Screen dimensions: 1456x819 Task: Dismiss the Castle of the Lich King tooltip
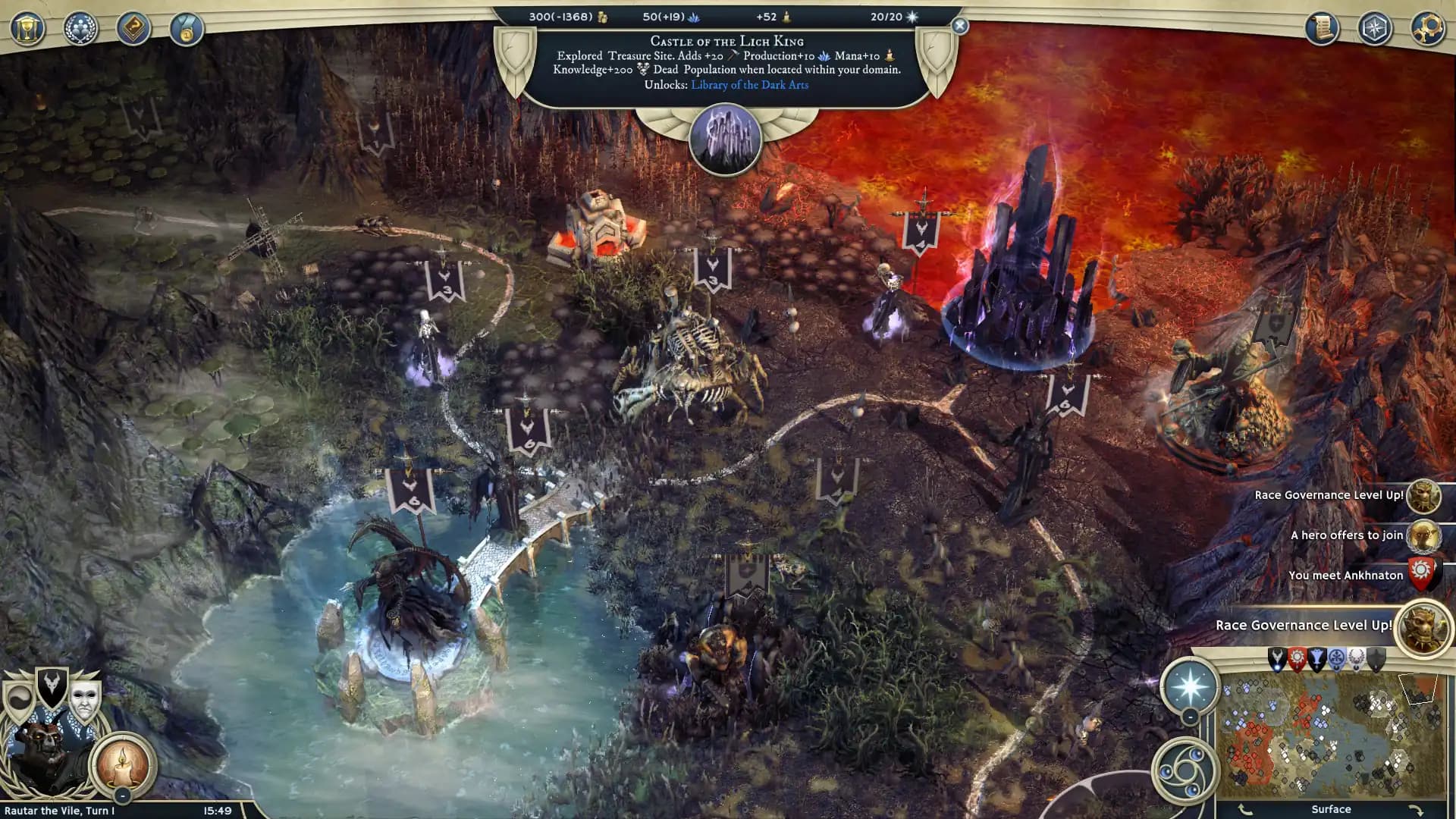pos(959,25)
